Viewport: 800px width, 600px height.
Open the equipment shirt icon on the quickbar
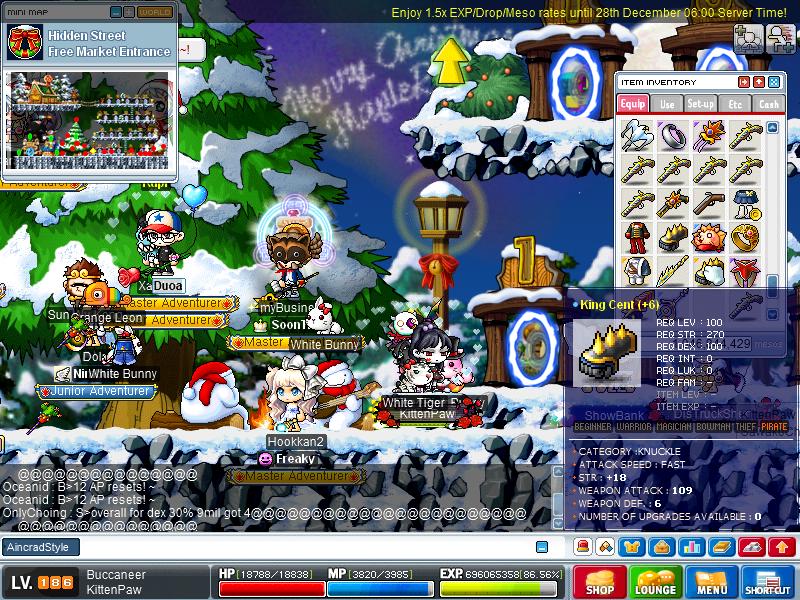point(634,547)
